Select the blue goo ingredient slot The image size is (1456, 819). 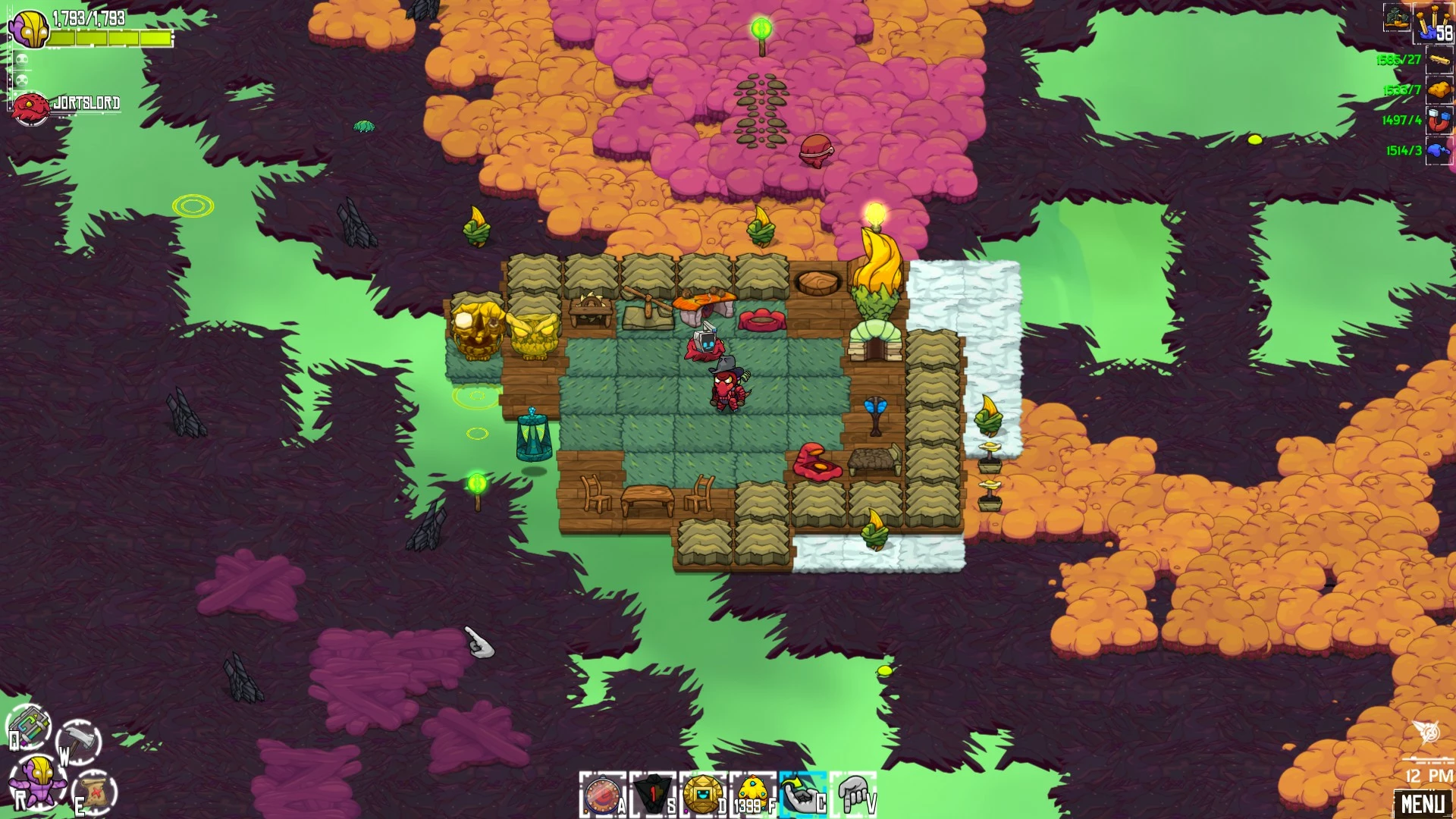pos(1439,150)
